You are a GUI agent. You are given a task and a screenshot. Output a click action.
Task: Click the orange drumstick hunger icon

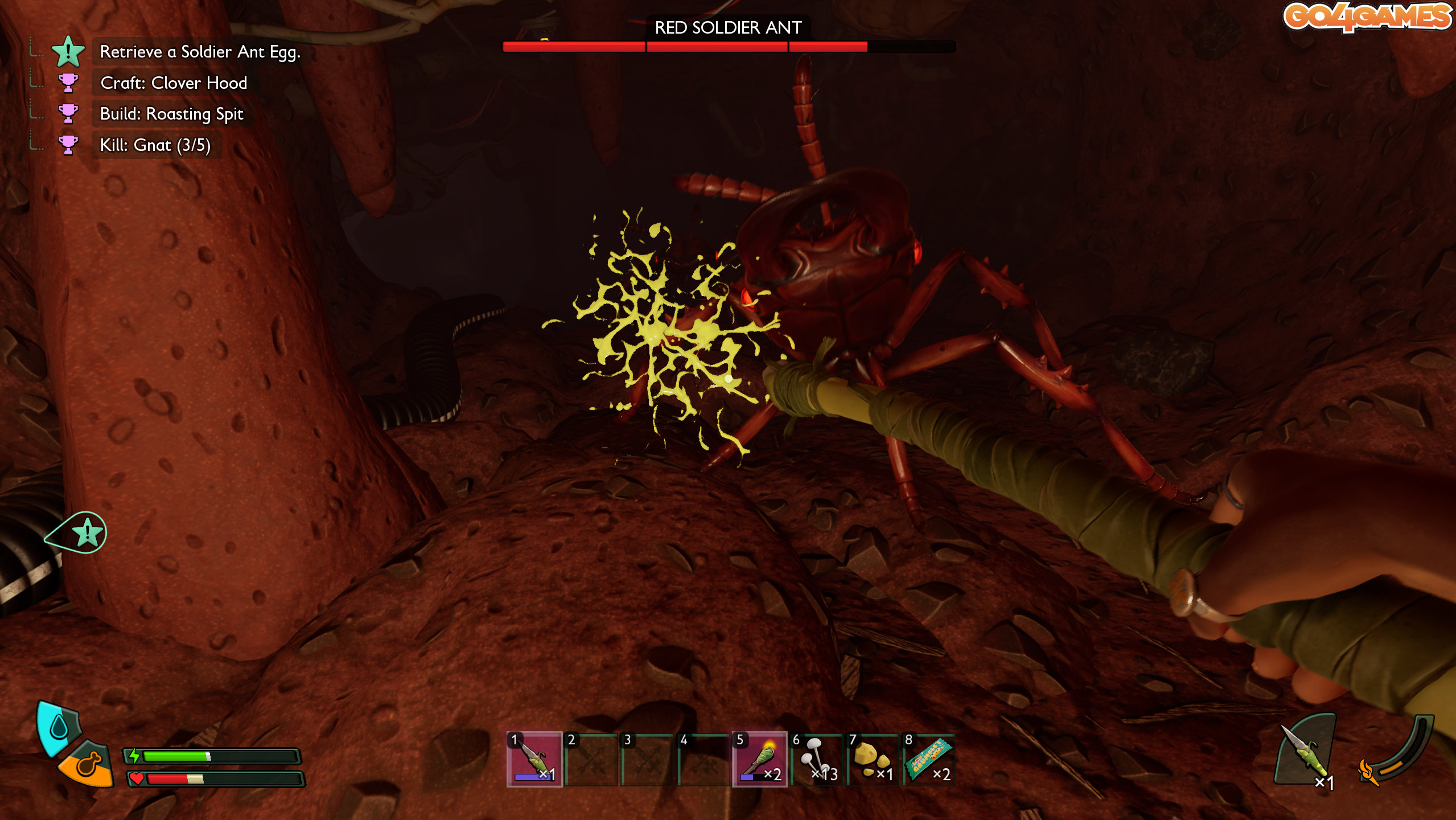pyautogui.click(x=89, y=764)
